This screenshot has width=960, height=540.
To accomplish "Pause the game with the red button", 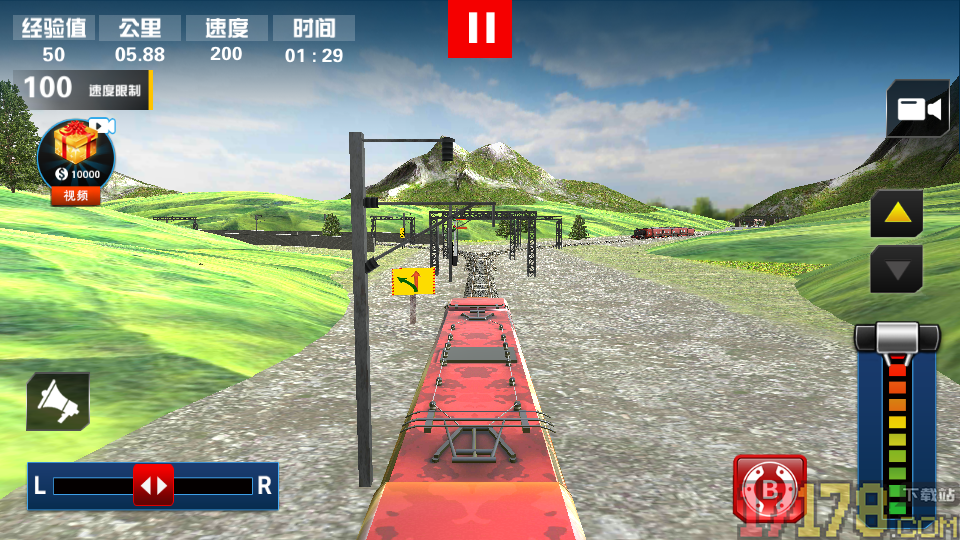I will click(x=480, y=28).
